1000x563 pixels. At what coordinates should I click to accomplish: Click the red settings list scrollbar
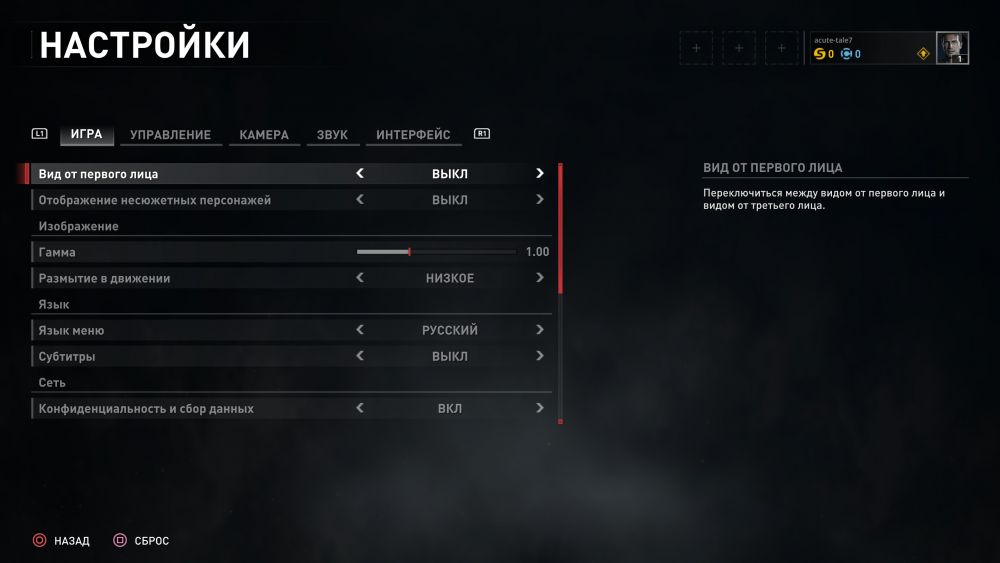pyautogui.click(x=560, y=228)
